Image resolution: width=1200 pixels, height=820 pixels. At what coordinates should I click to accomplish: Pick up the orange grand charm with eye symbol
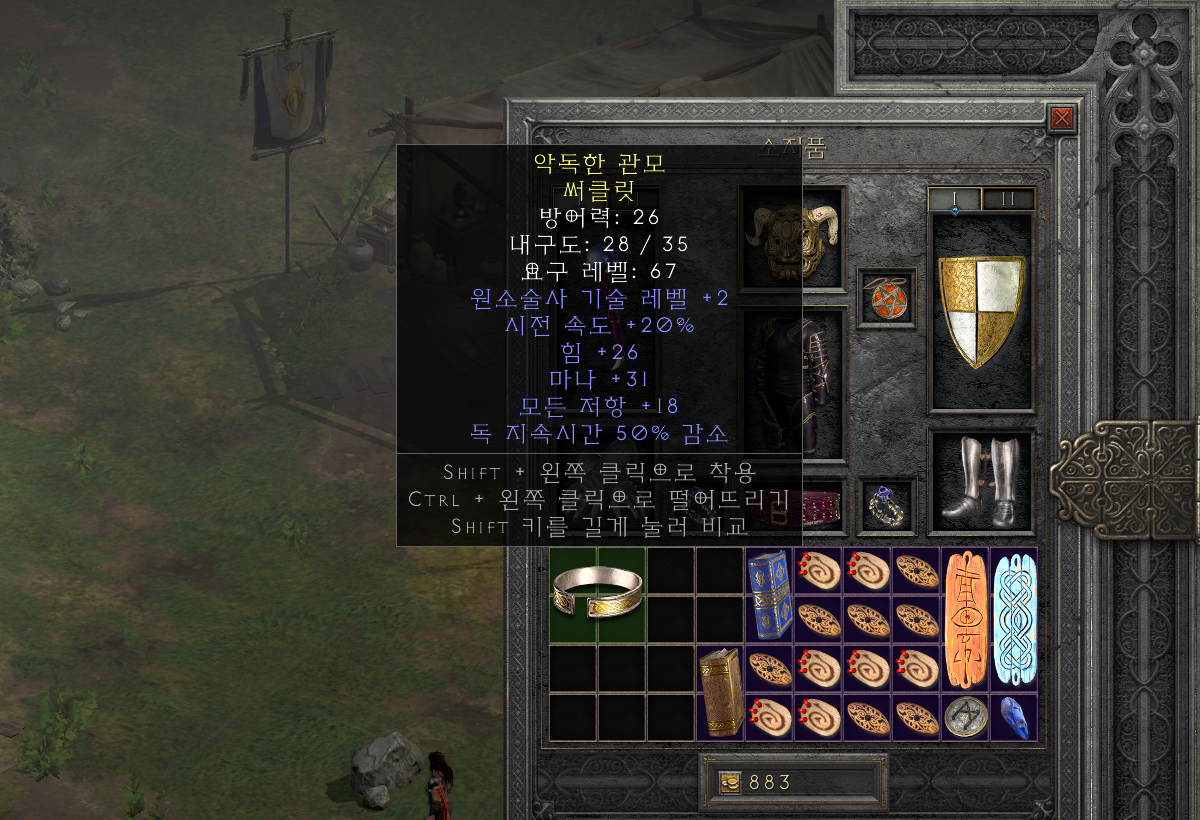(965, 620)
